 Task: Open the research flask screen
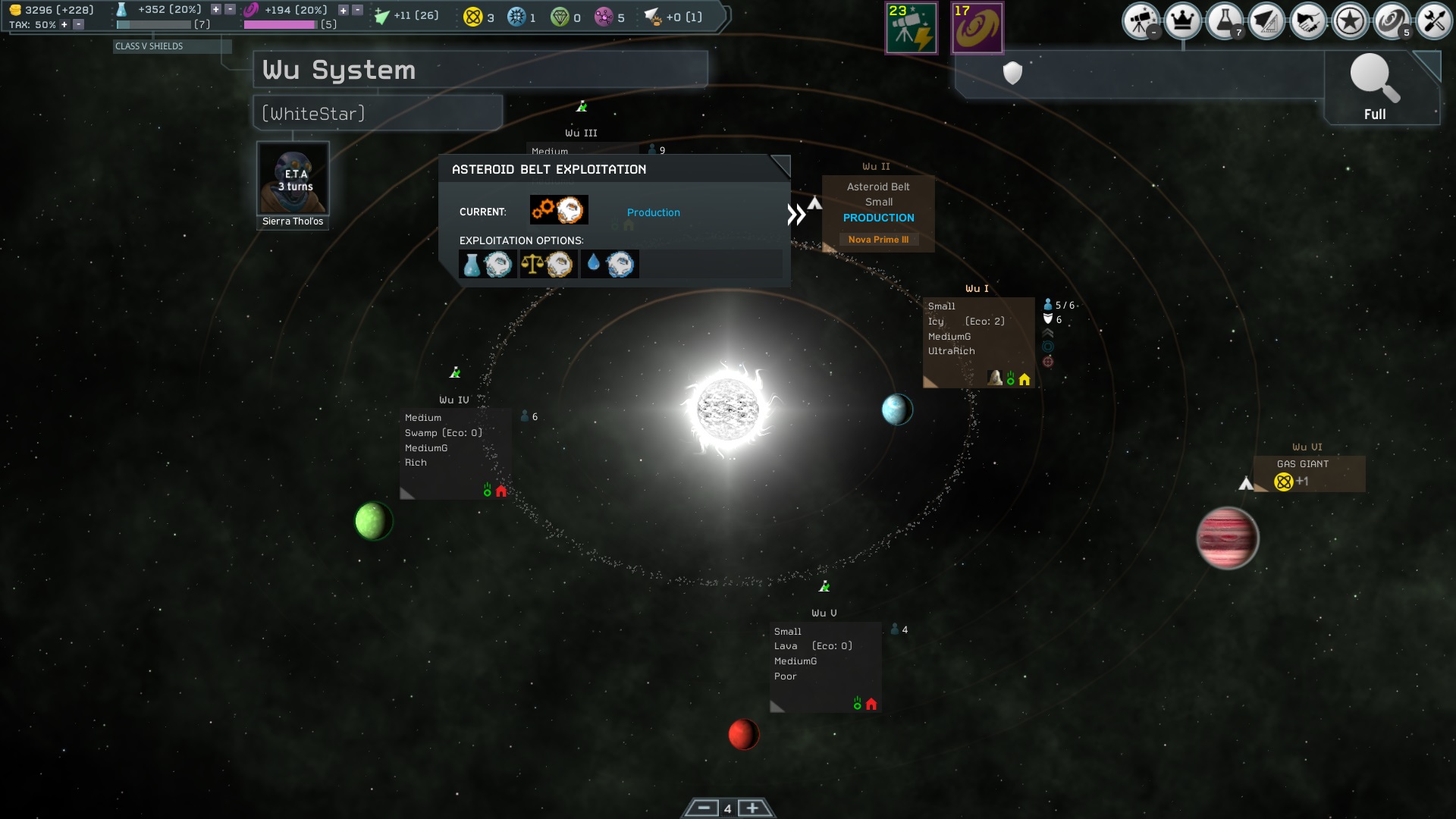(x=1224, y=21)
